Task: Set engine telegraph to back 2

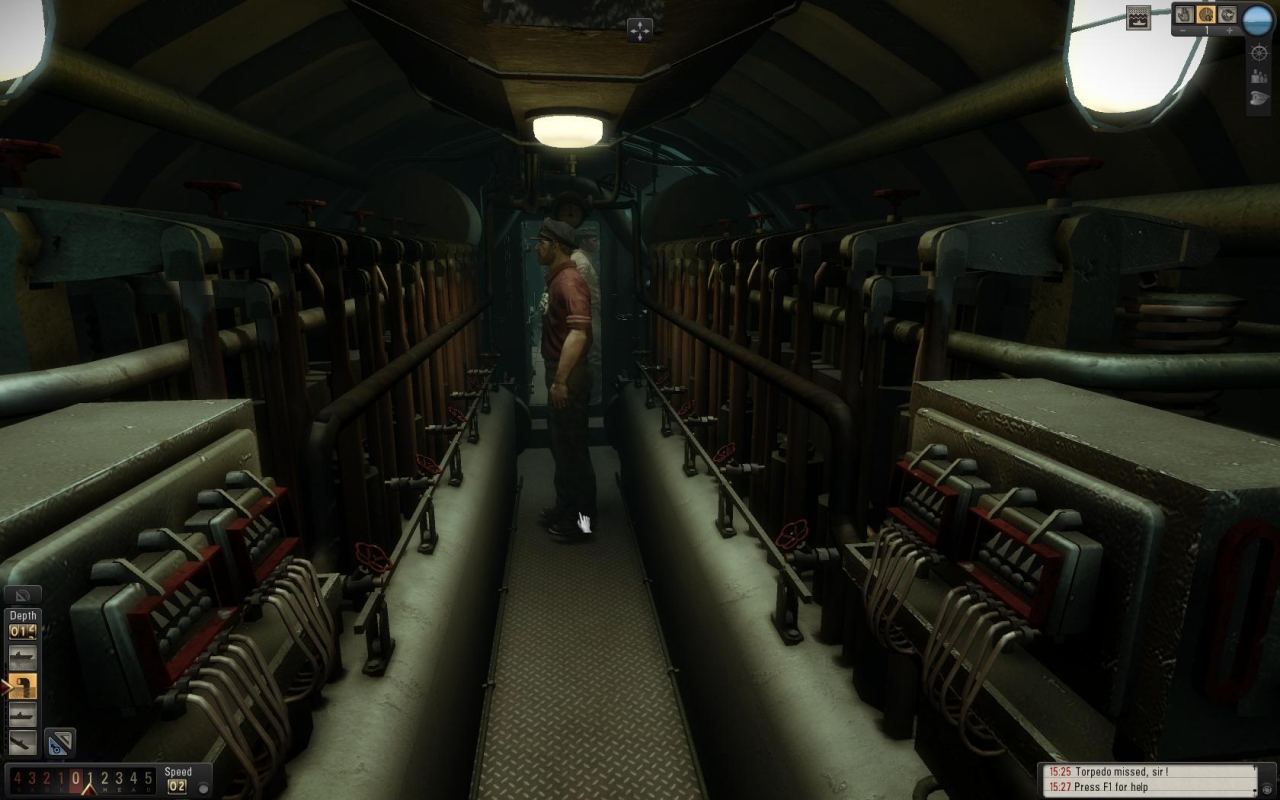Action: 45,778
